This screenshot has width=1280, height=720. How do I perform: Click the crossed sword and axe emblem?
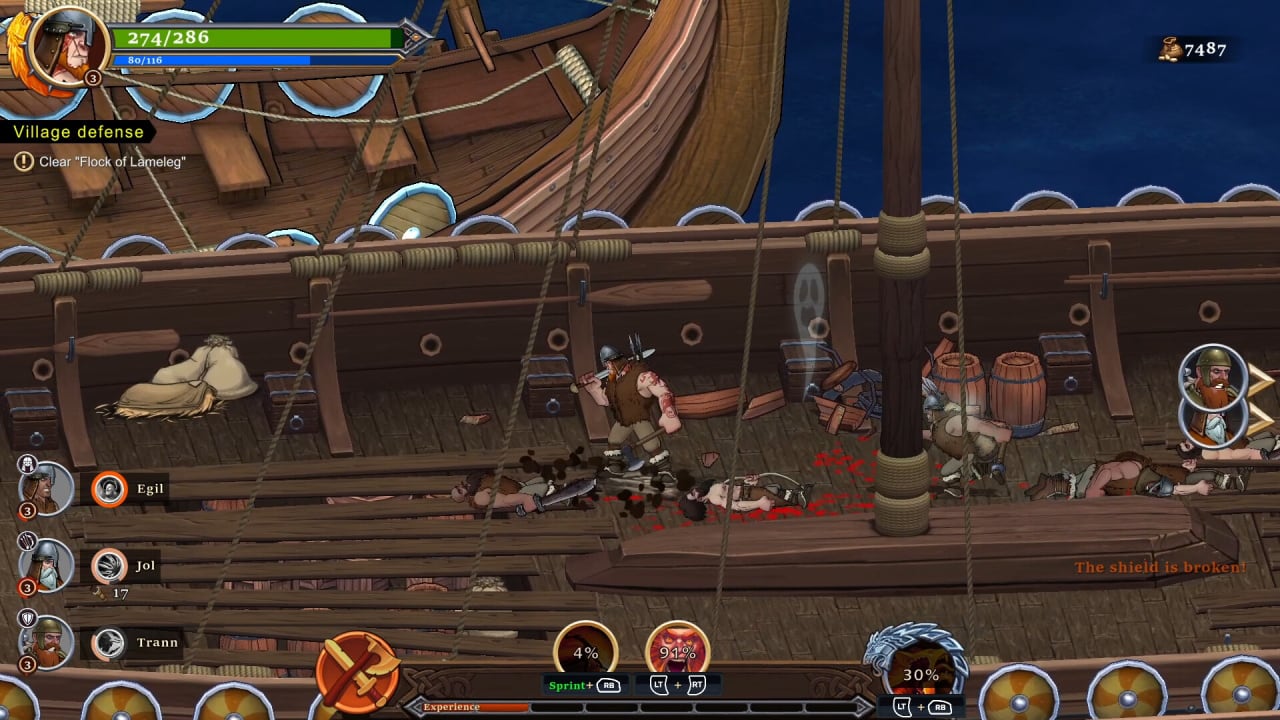(x=357, y=671)
